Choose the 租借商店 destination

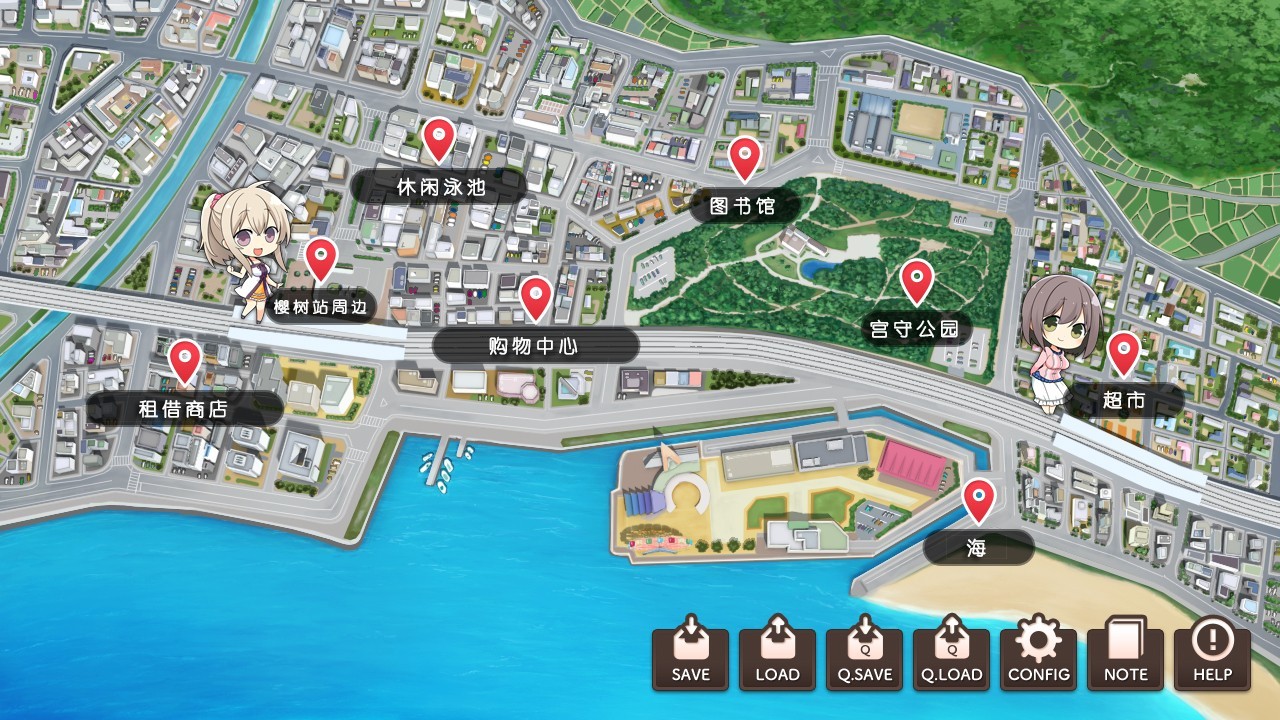click(x=184, y=408)
